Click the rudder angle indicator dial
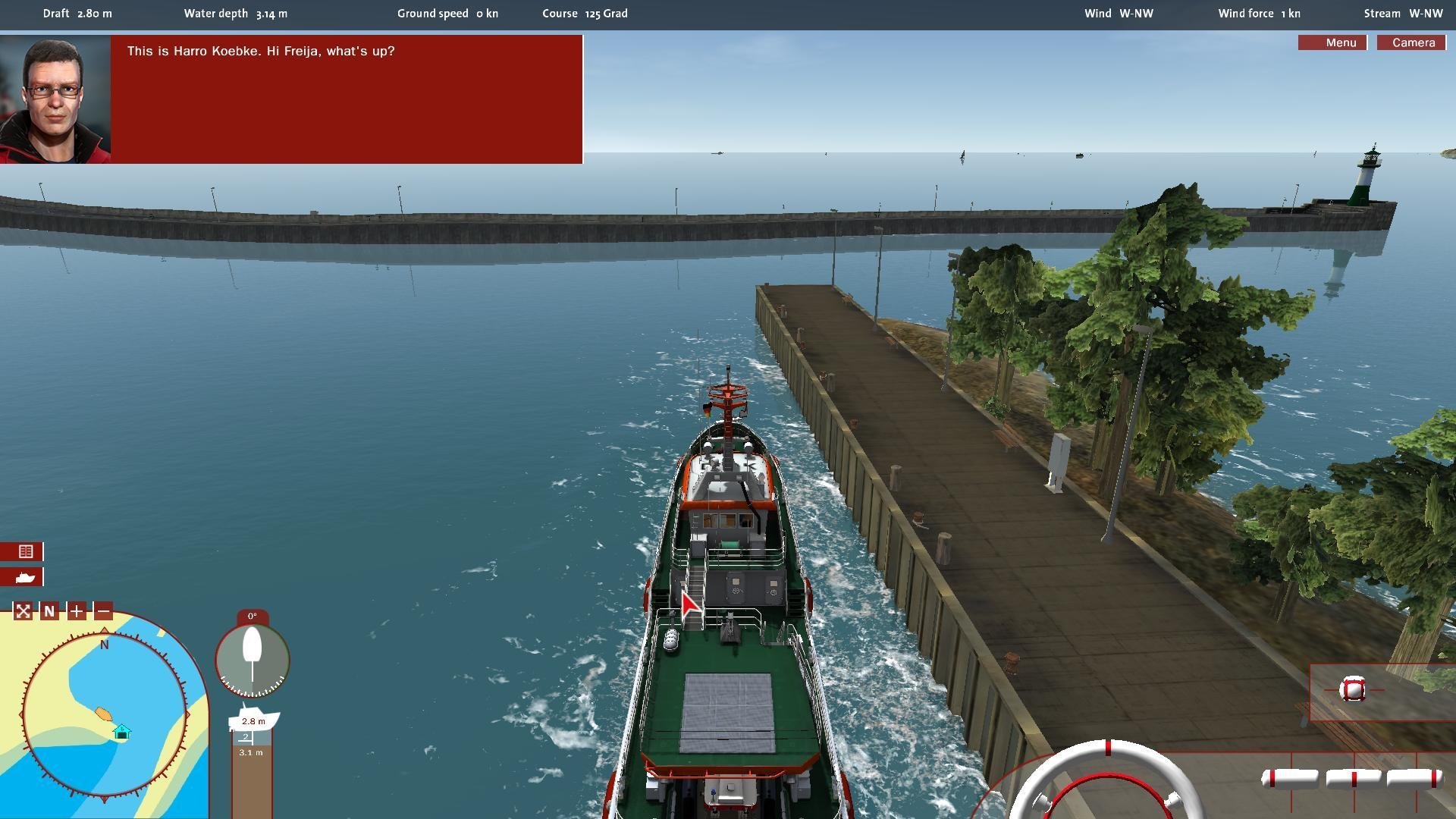The width and height of the screenshot is (1456, 819). [x=253, y=658]
